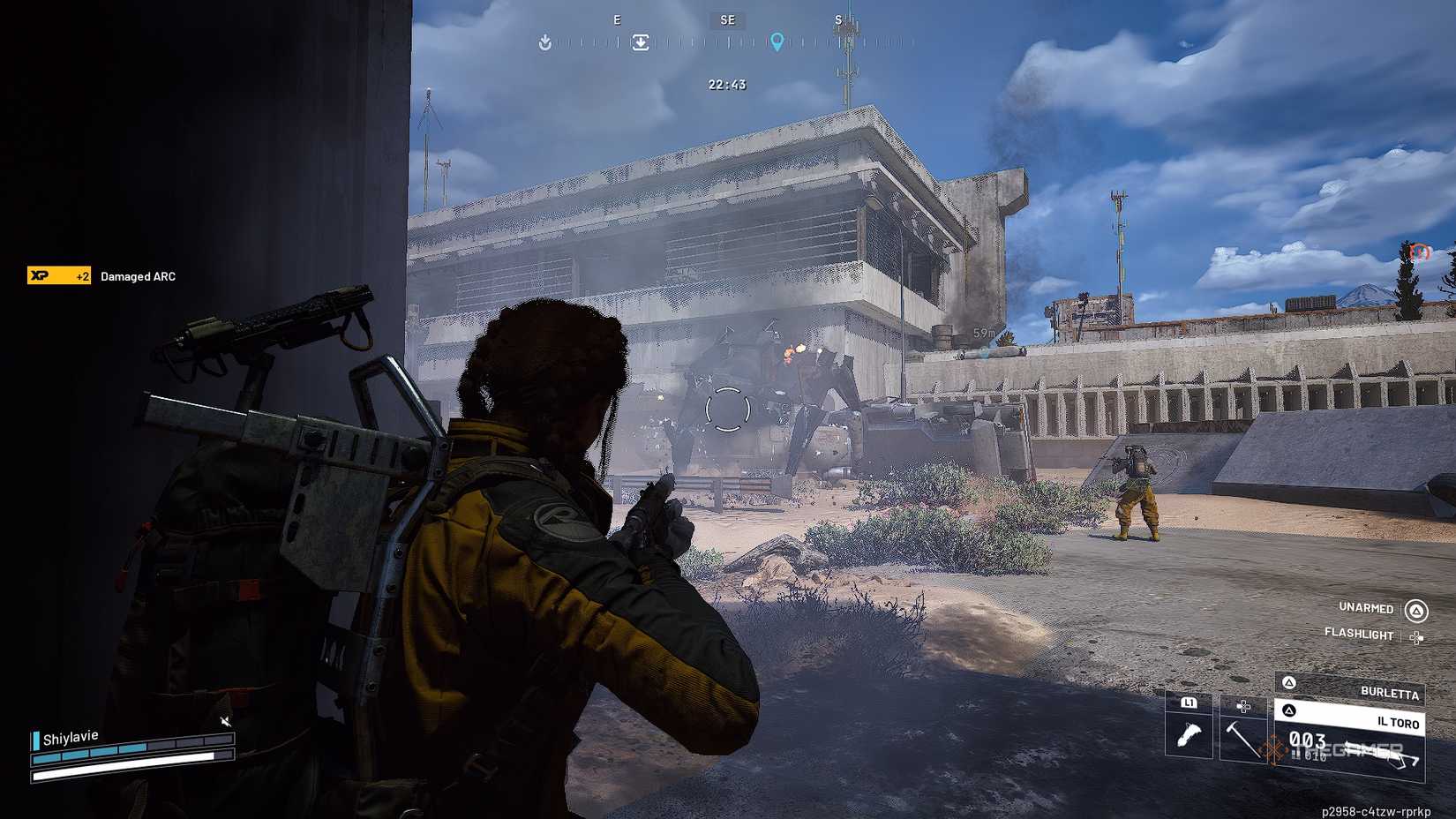This screenshot has height=819, width=1456.
Task: Select the knife tool icon near L1 prompt
Action: coord(1191,733)
